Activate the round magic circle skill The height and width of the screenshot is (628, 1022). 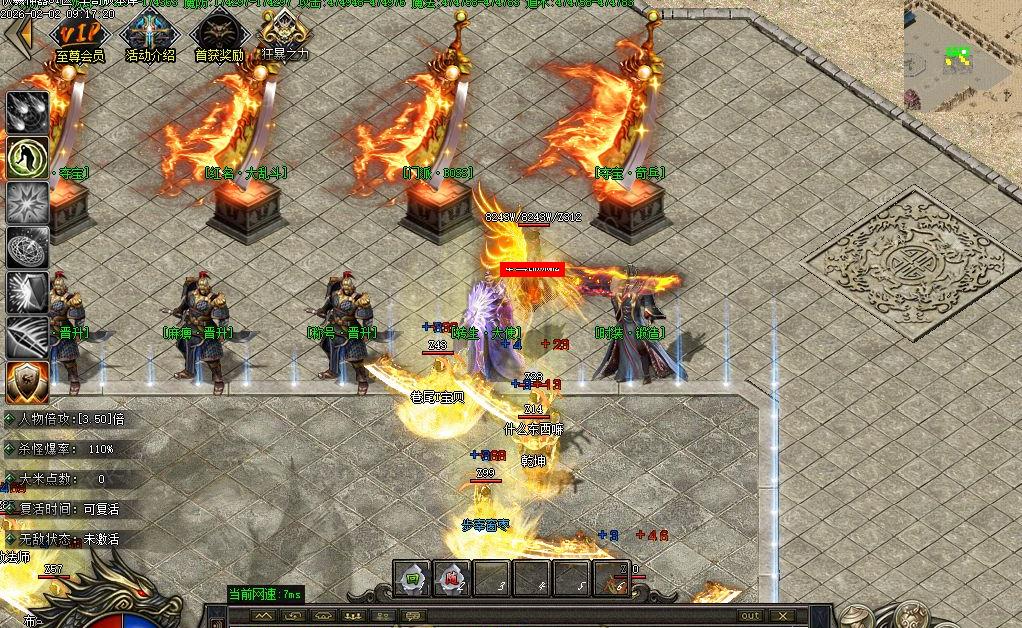pos(27,247)
